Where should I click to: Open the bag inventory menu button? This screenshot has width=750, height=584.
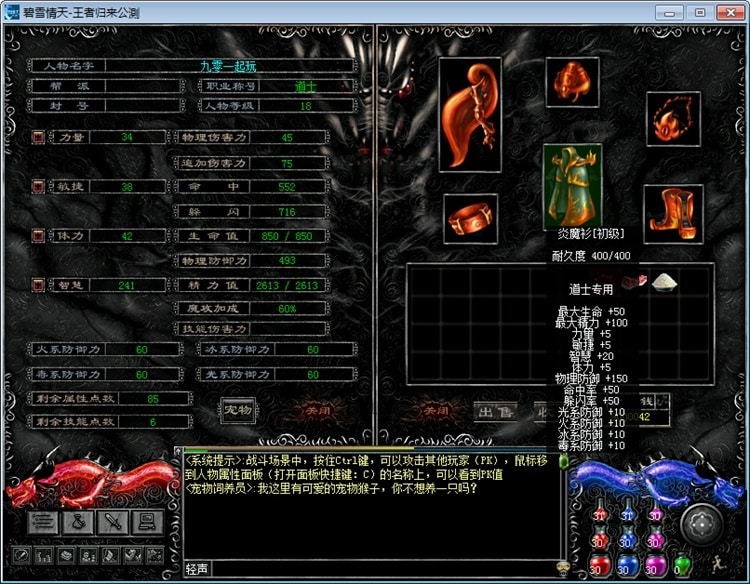(x=78, y=521)
